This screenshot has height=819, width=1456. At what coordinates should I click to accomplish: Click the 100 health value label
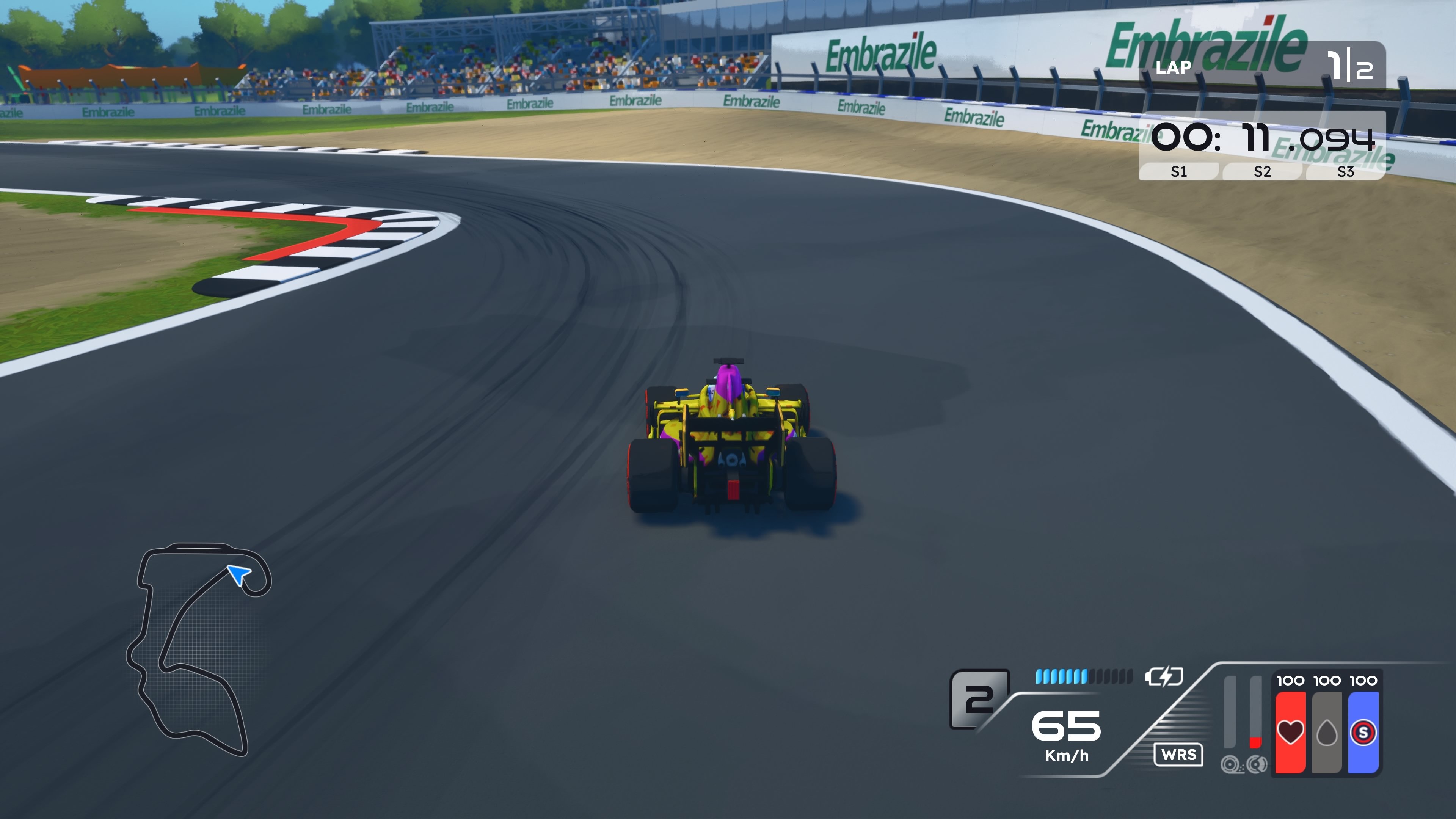[1291, 680]
